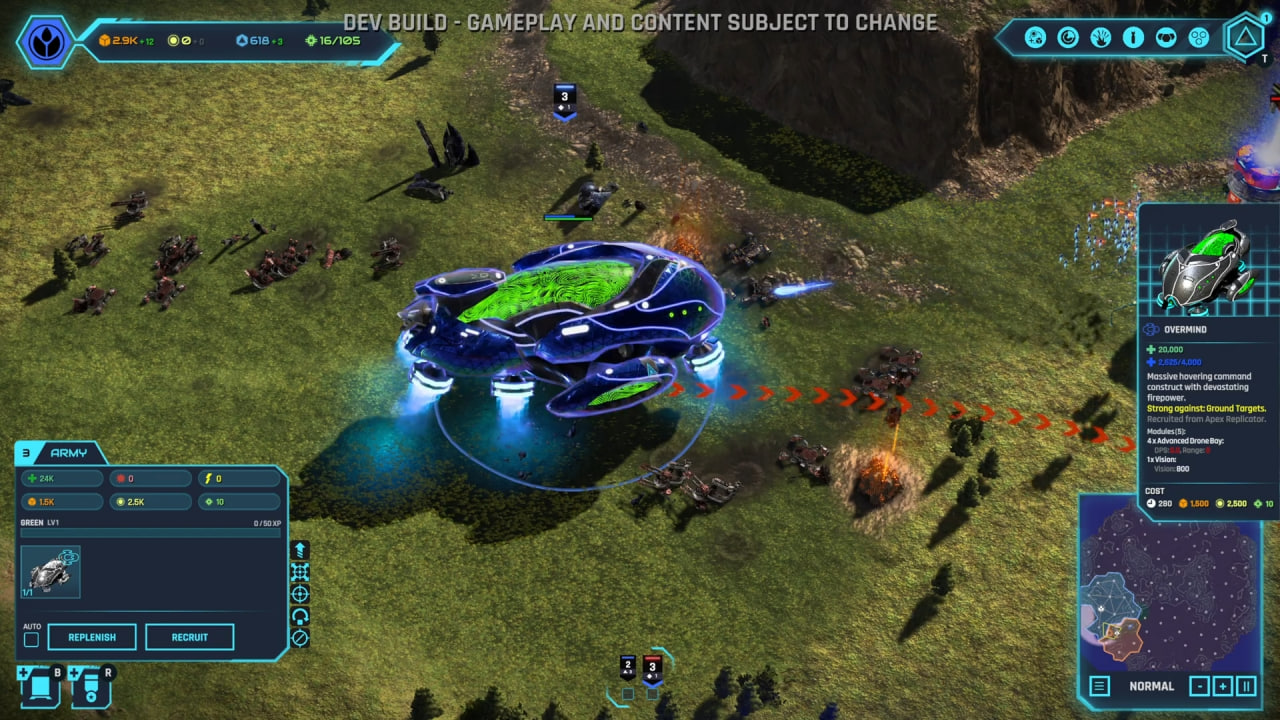Click the hexagonal faction emblem in top-right corner

pos(1245,37)
